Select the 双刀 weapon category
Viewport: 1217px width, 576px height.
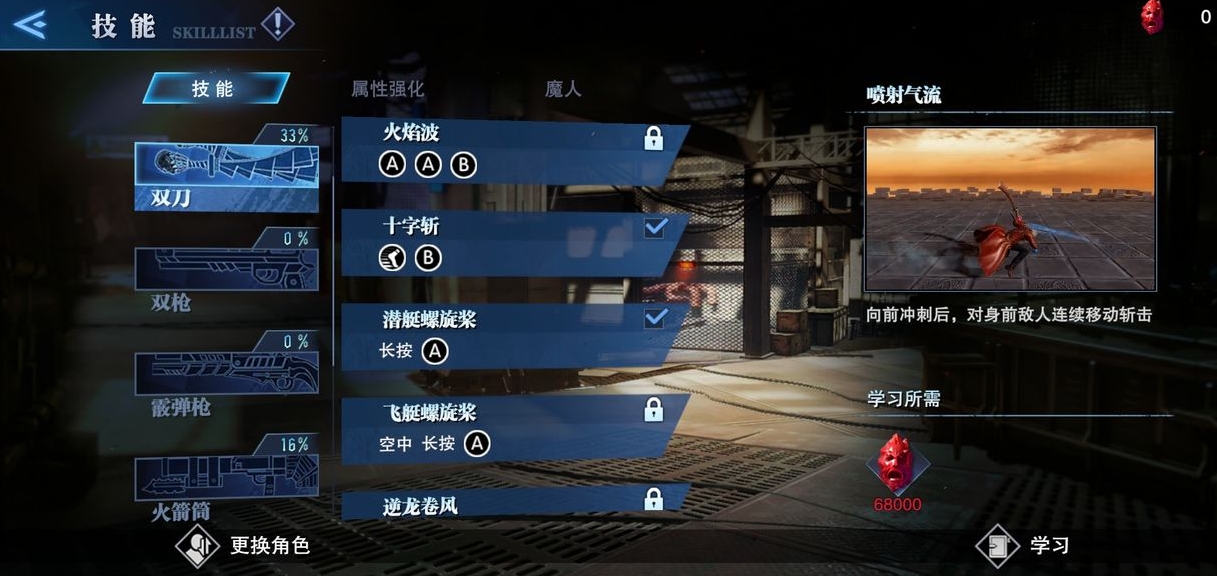(227, 170)
